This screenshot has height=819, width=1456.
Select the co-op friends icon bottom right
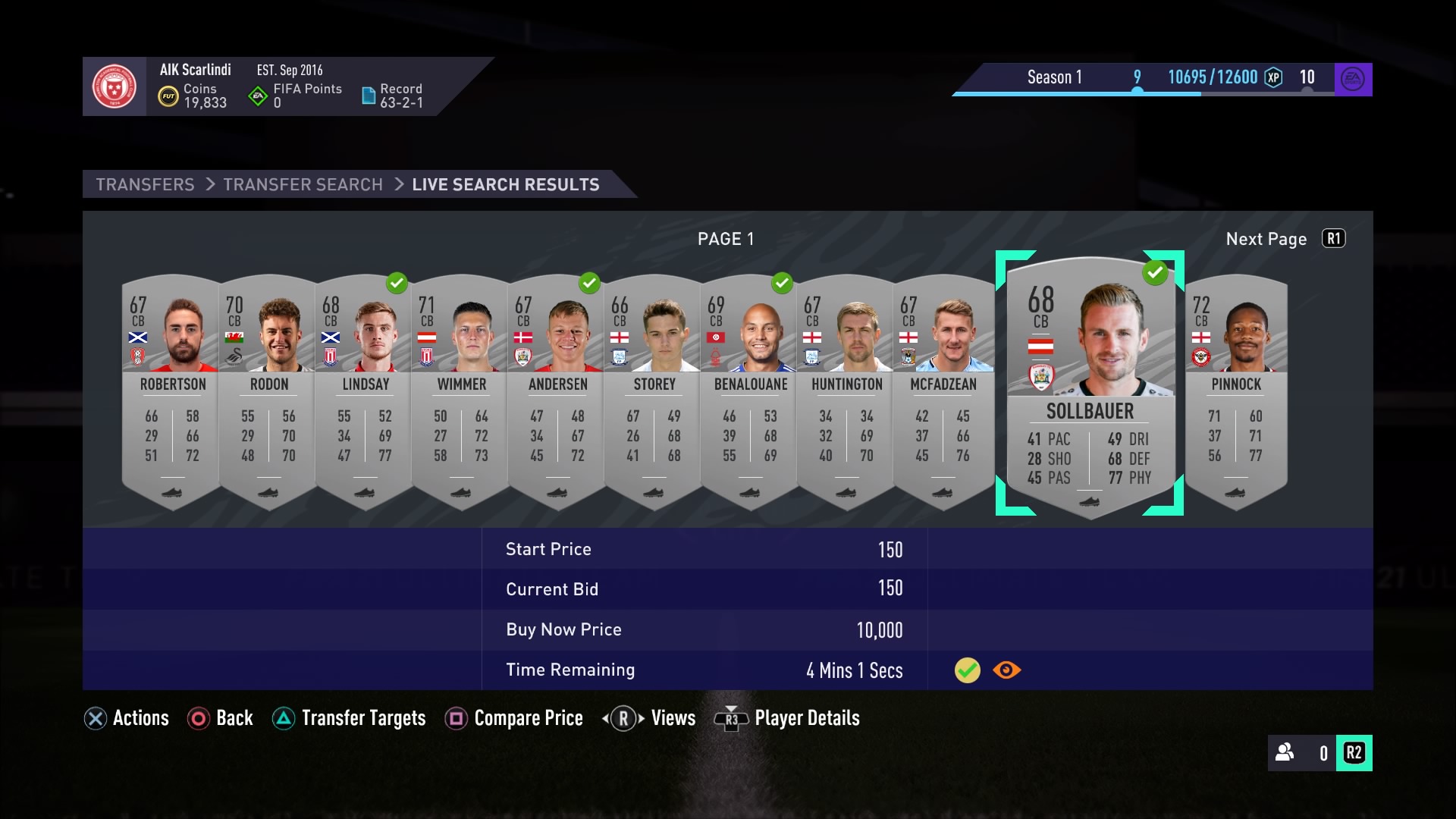1285,753
